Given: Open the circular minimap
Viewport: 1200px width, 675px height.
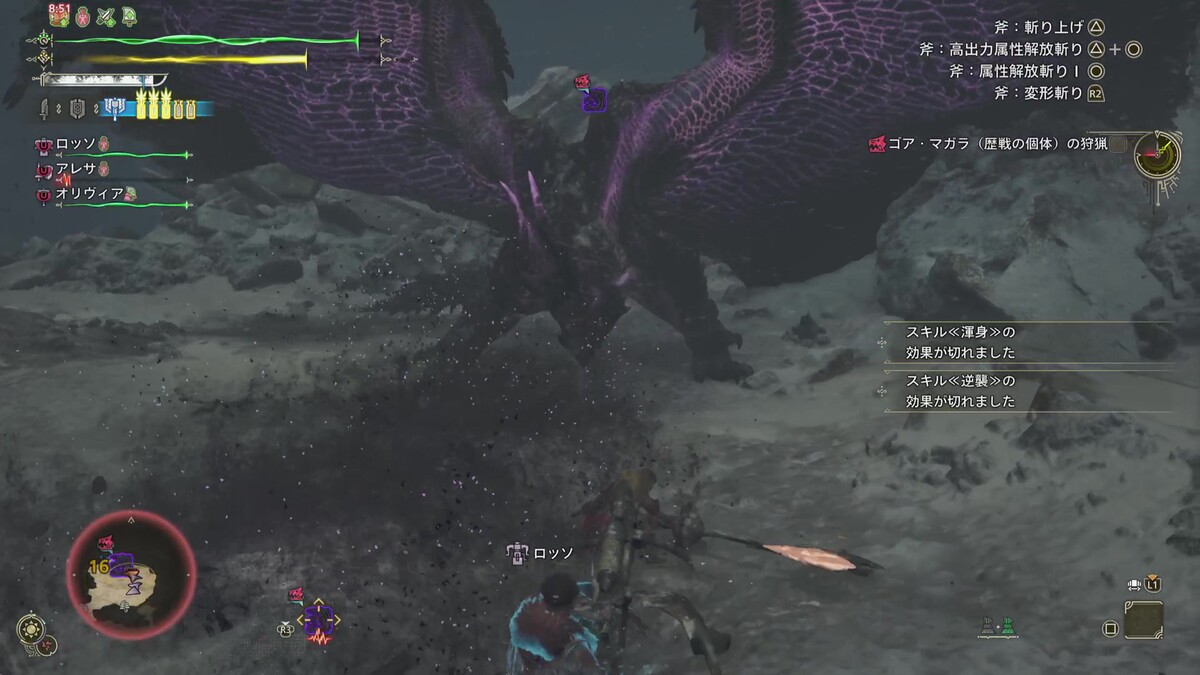Looking at the screenshot, I should [x=131, y=575].
